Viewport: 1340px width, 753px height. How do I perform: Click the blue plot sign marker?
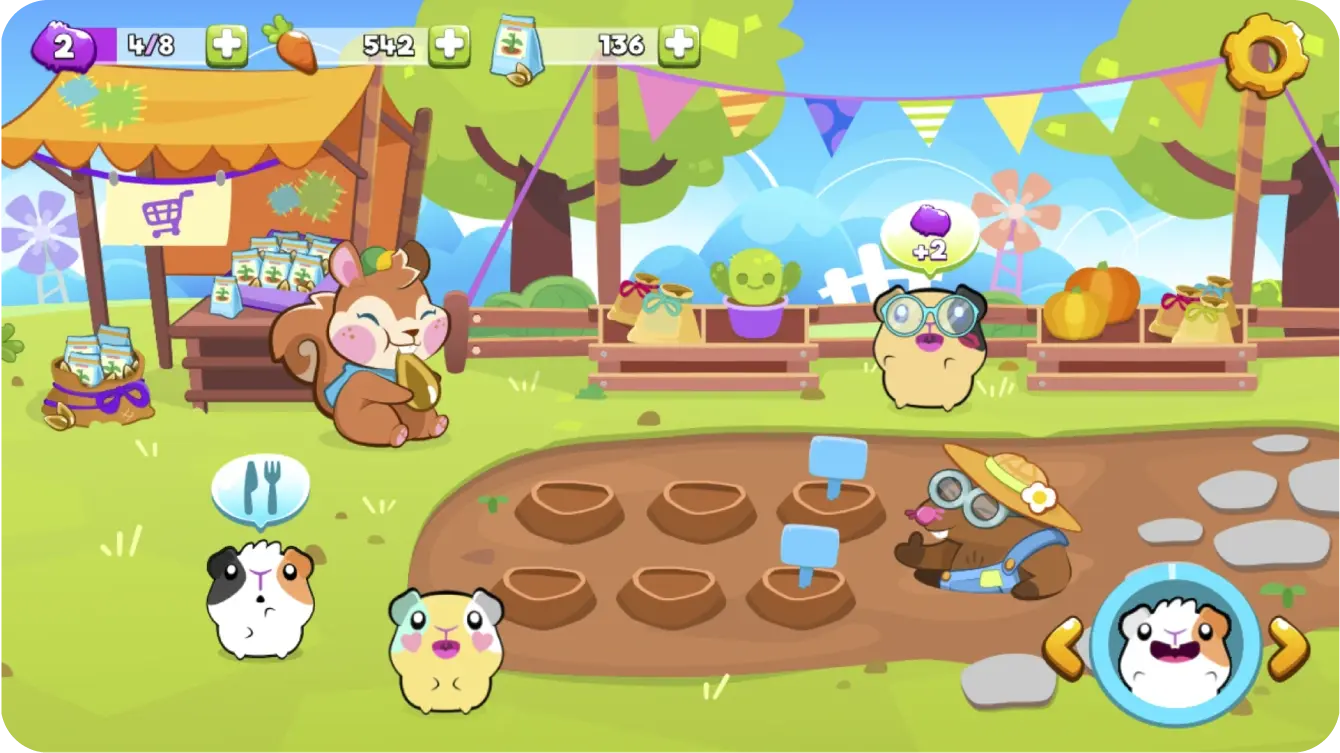[x=837, y=458]
